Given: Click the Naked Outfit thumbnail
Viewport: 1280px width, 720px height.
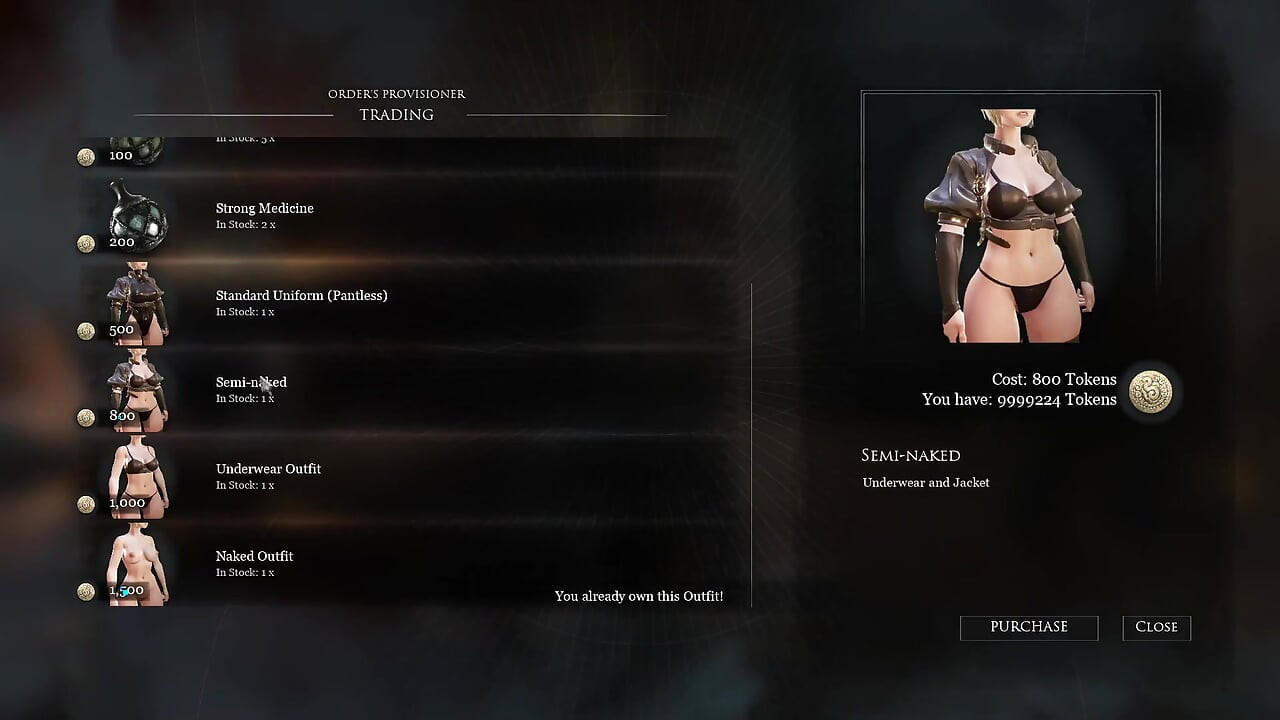Looking at the screenshot, I should [137, 565].
